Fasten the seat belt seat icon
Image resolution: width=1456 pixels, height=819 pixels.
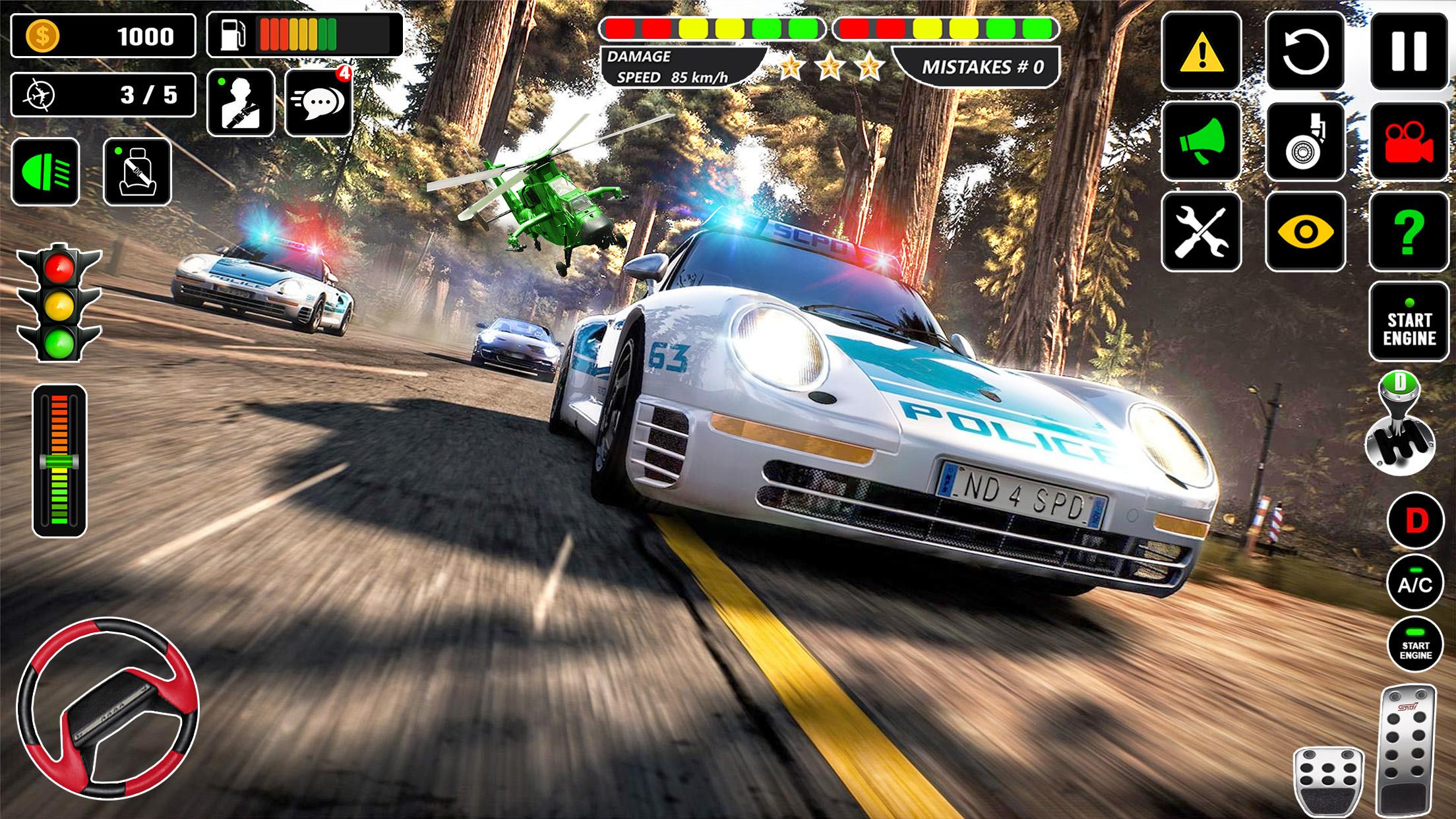(137, 172)
